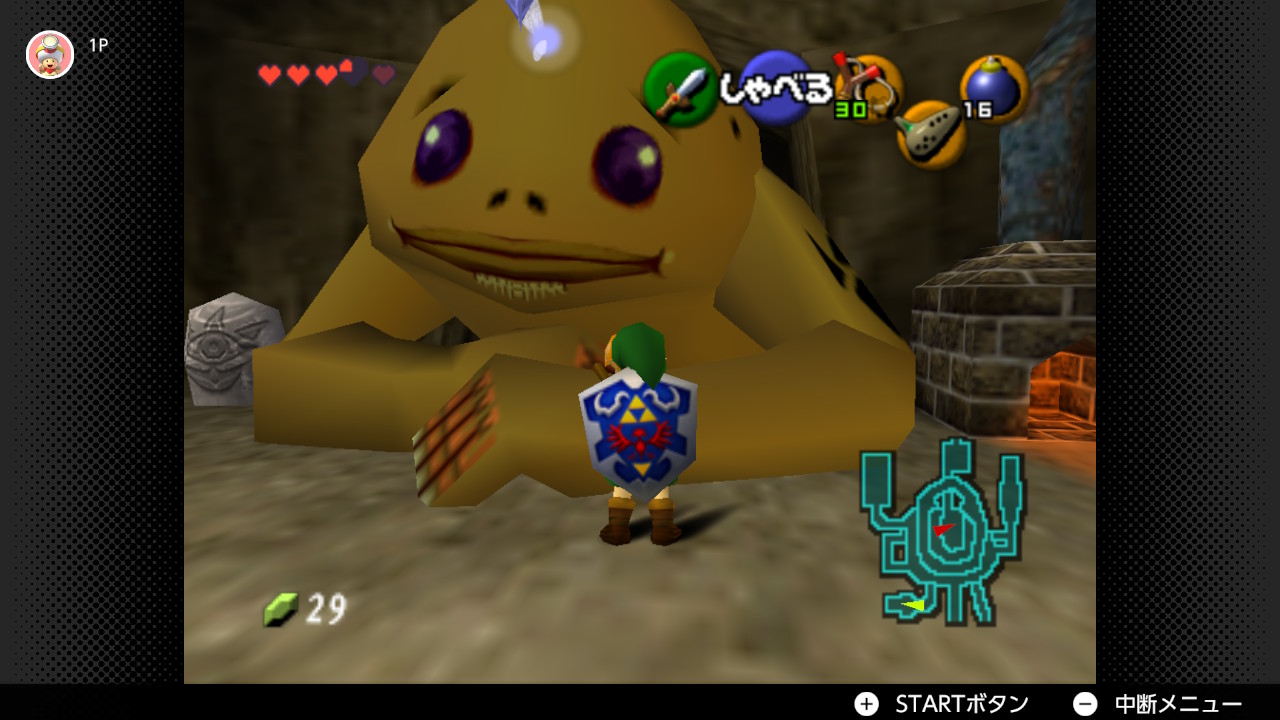Click the teal dungeon minimap
The height and width of the screenshot is (720, 1280).
(x=941, y=535)
